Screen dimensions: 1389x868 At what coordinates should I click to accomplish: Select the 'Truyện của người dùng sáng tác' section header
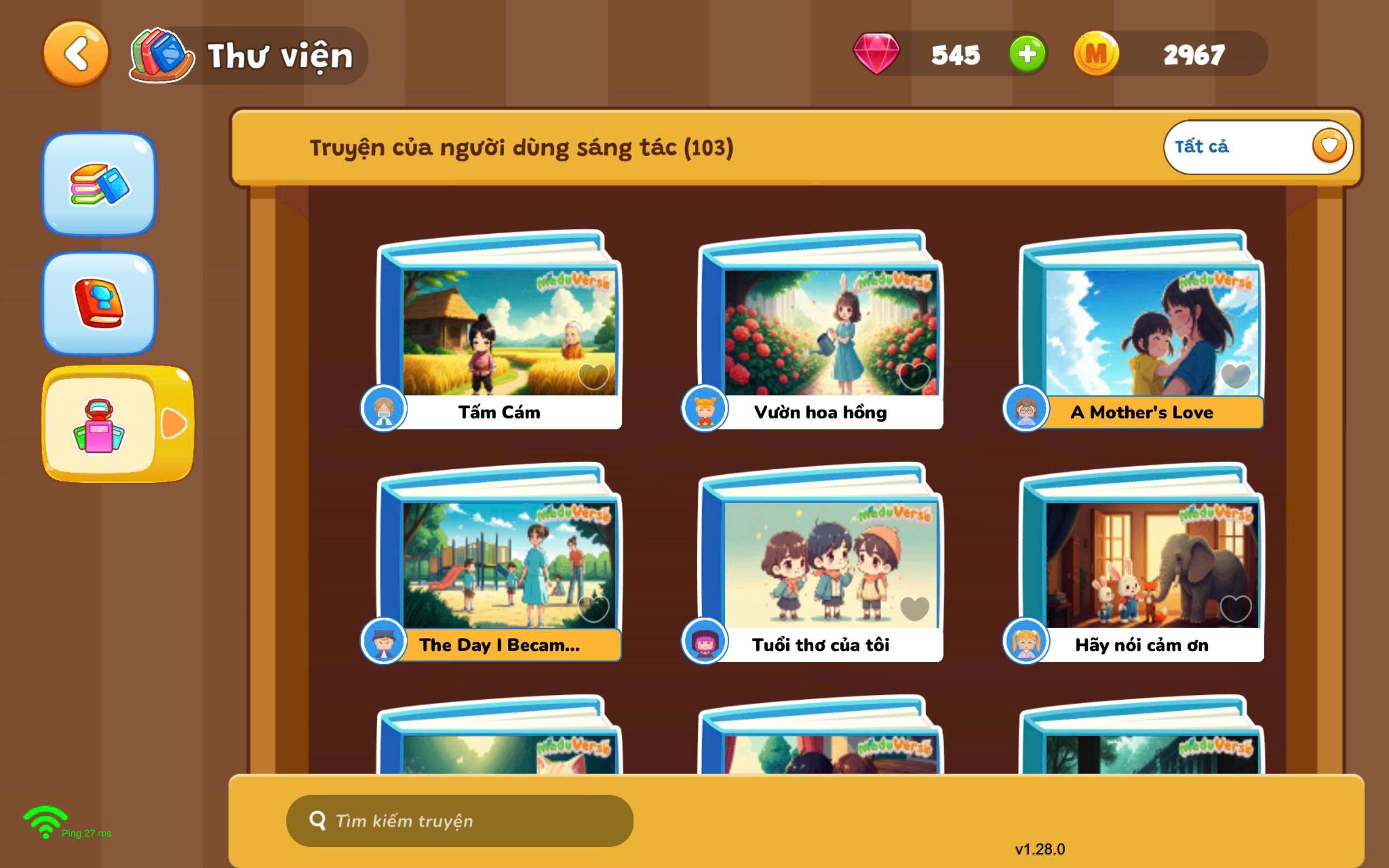(523, 146)
